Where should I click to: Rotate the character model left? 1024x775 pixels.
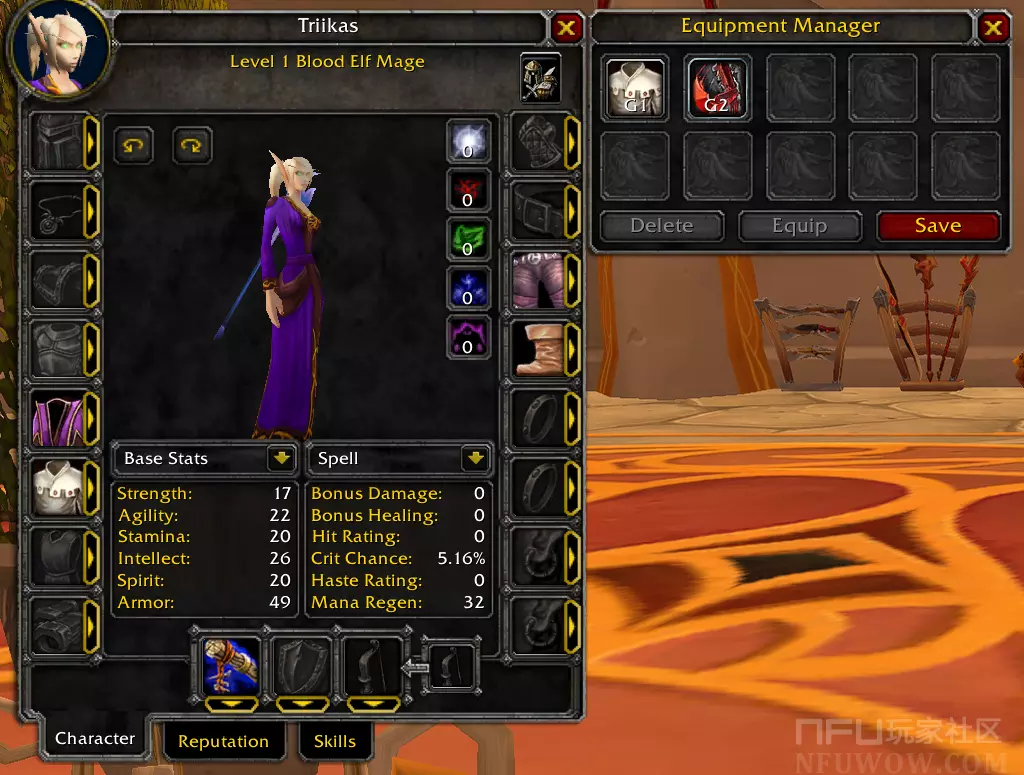click(x=133, y=145)
